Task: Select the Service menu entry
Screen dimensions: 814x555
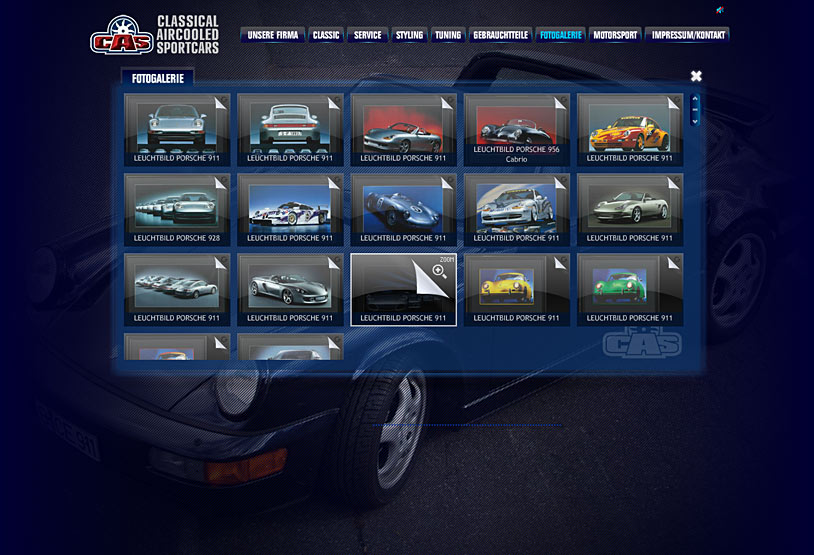Action: coord(368,35)
